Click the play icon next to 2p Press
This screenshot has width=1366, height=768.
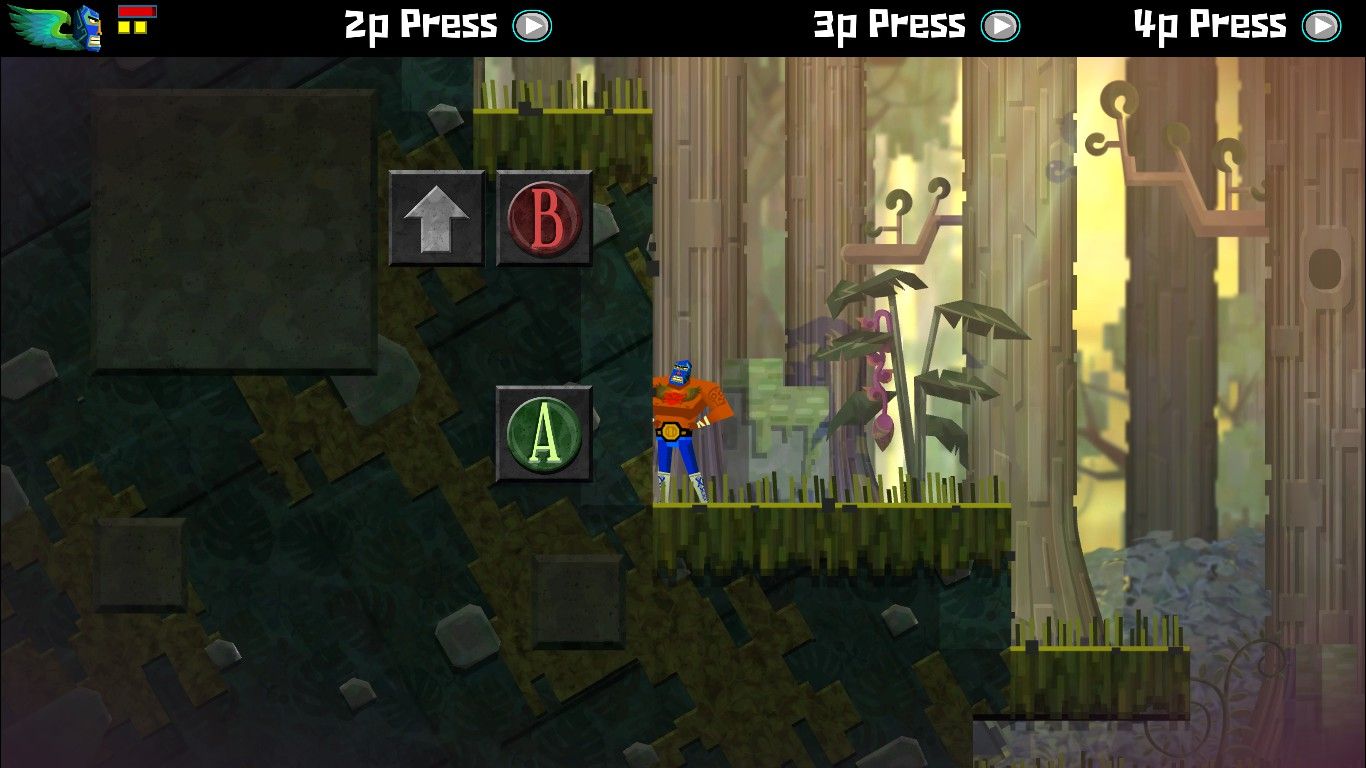533,25
